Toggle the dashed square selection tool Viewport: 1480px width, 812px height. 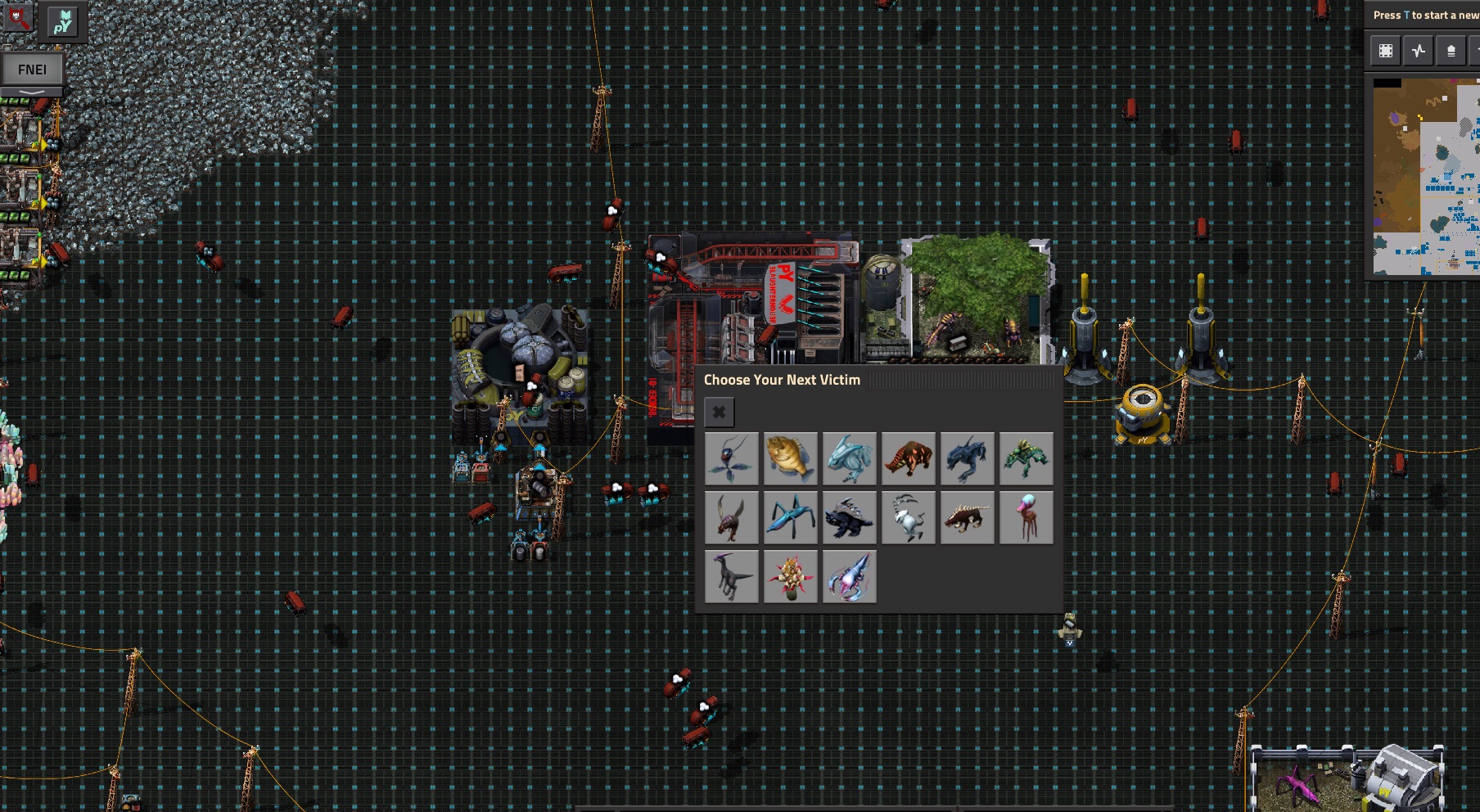(x=1386, y=51)
